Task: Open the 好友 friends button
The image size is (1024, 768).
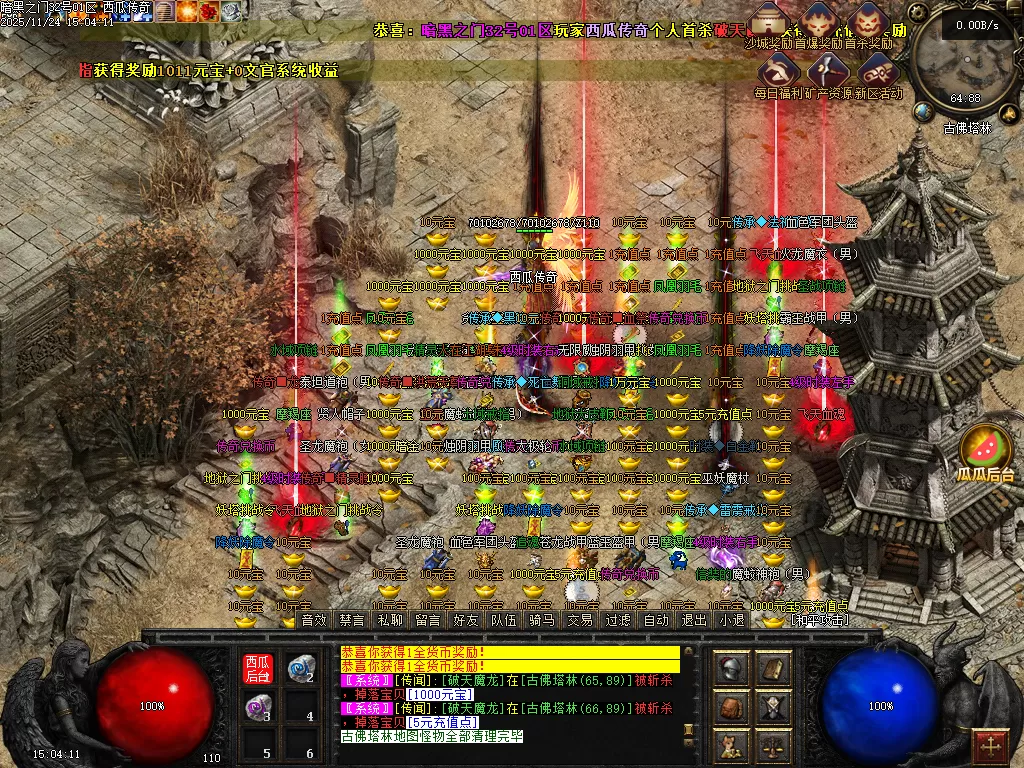Action: click(x=466, y=620)
